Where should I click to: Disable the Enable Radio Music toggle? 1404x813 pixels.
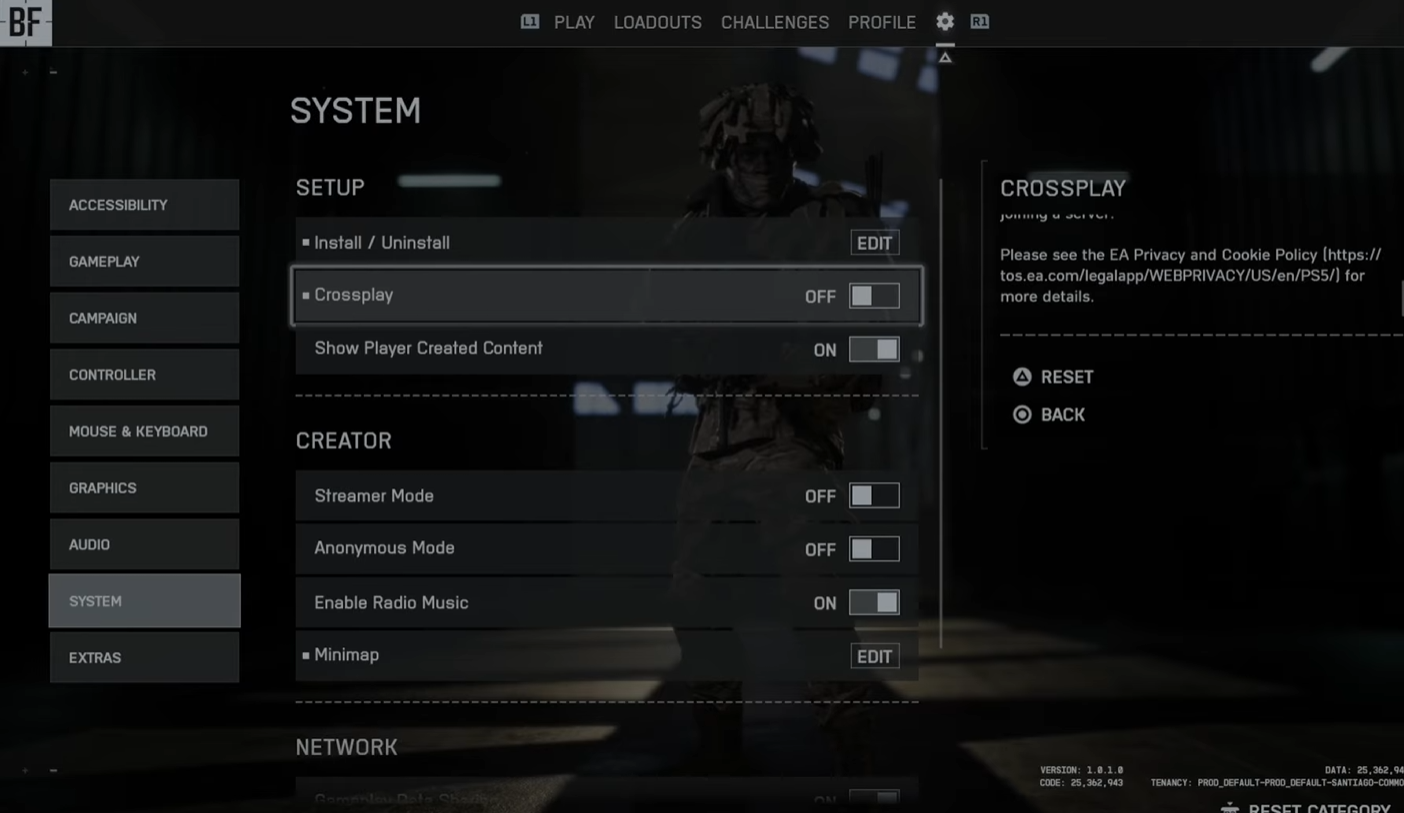tap(874, 602)
